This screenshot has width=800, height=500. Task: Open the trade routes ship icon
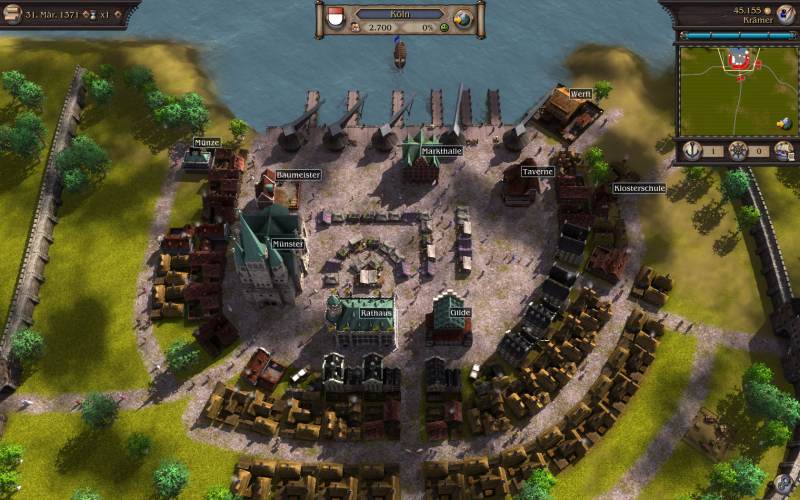[785, 150]
